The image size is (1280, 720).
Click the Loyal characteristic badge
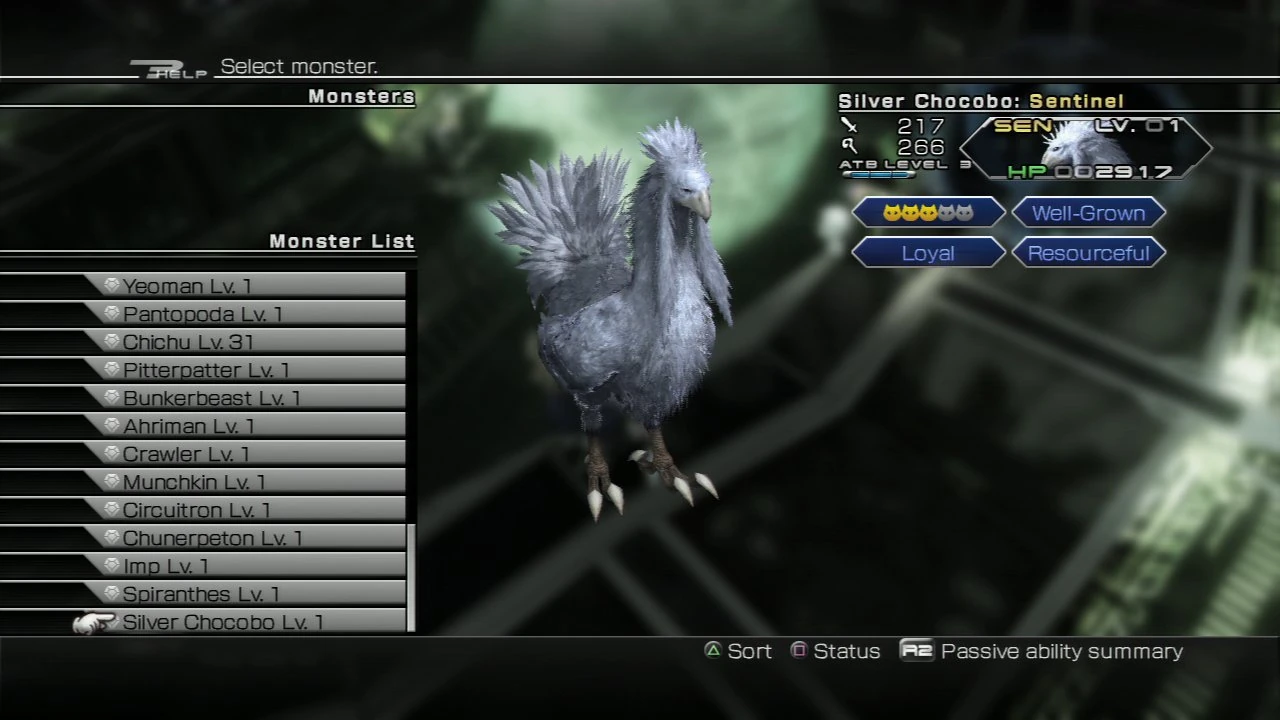coord(926,253)
